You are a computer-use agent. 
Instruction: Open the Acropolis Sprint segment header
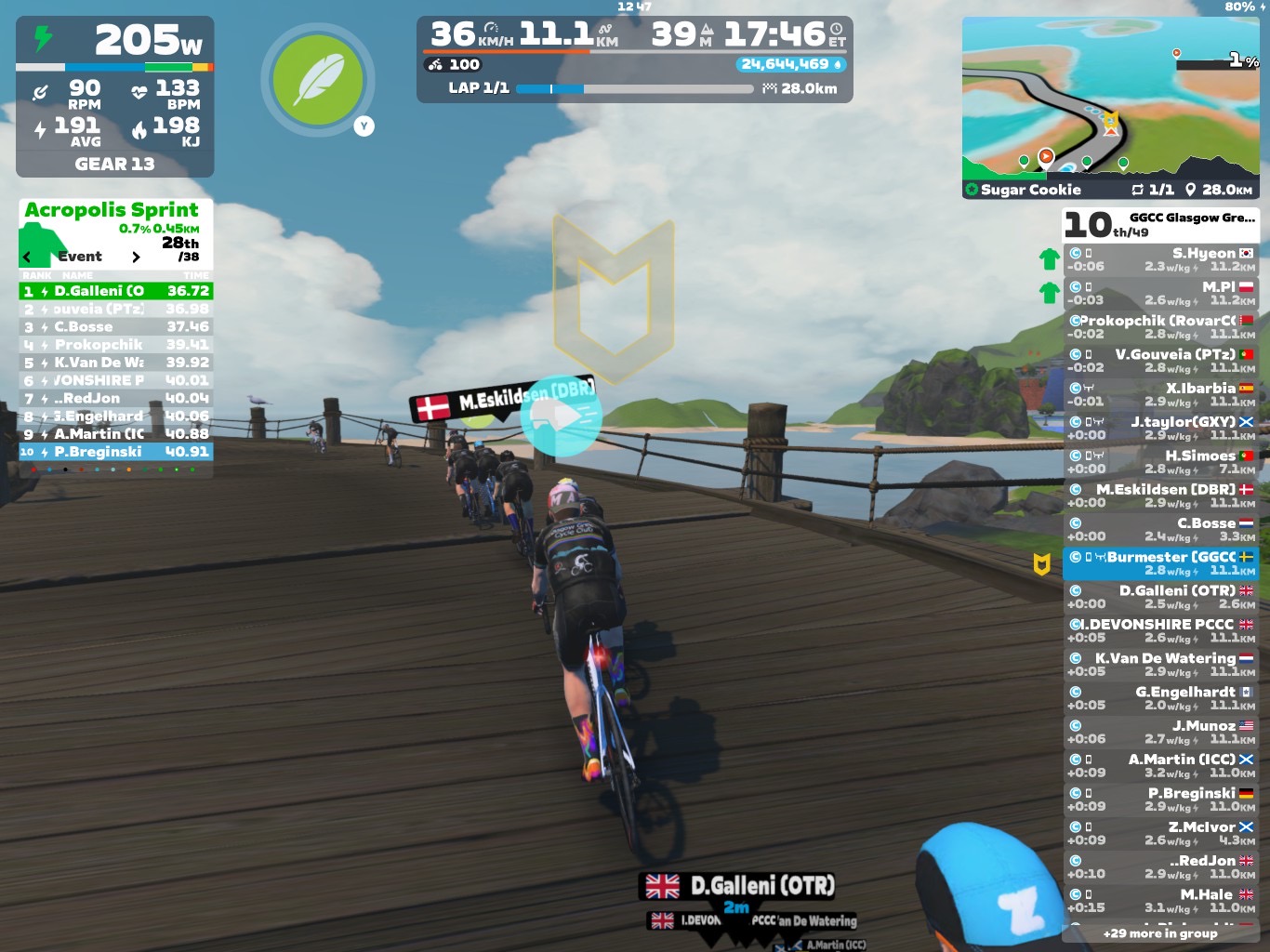pyautogui.click(x=112, y=210)
